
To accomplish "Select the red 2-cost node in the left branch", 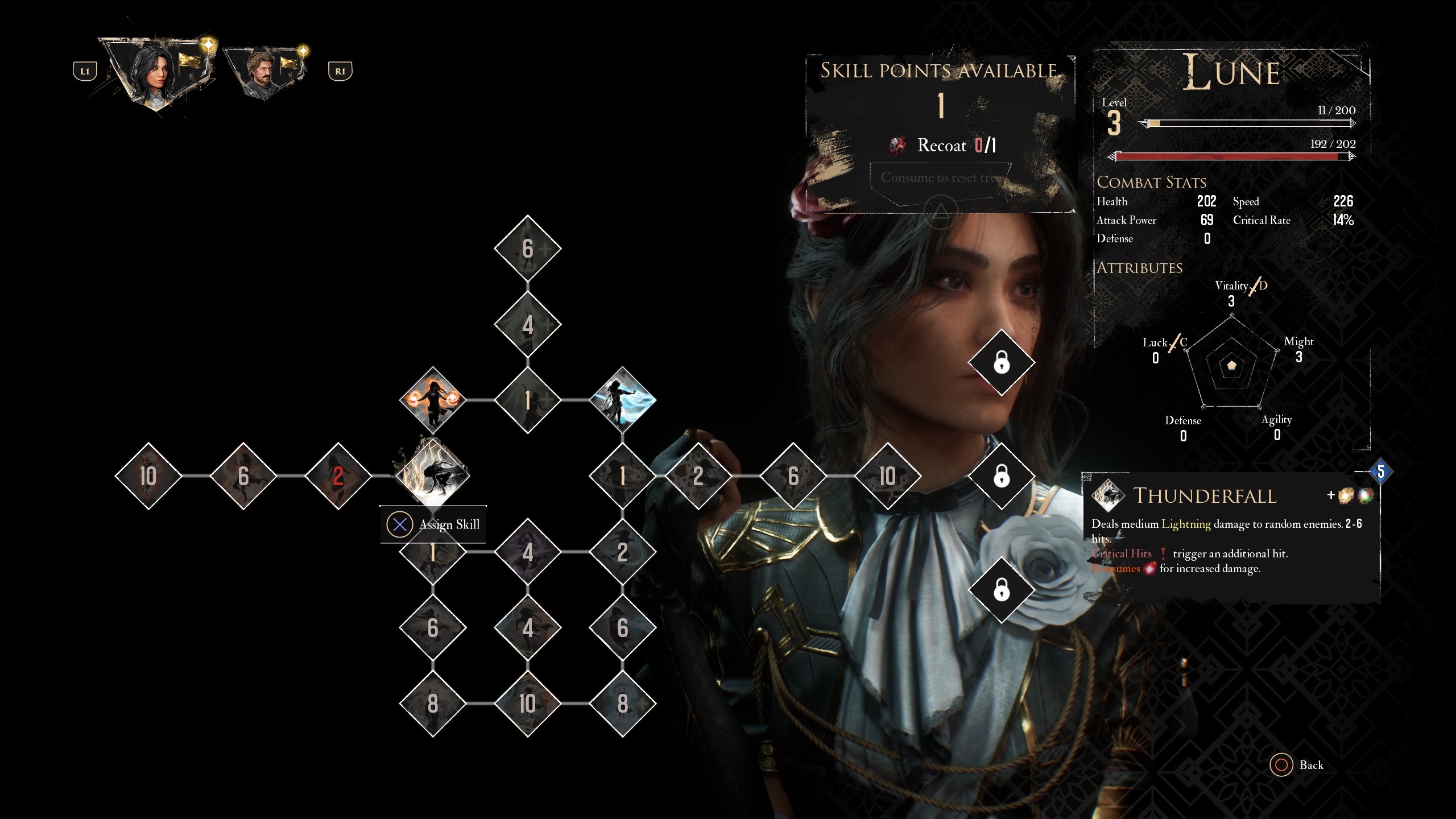I will [x=338, y=478].
